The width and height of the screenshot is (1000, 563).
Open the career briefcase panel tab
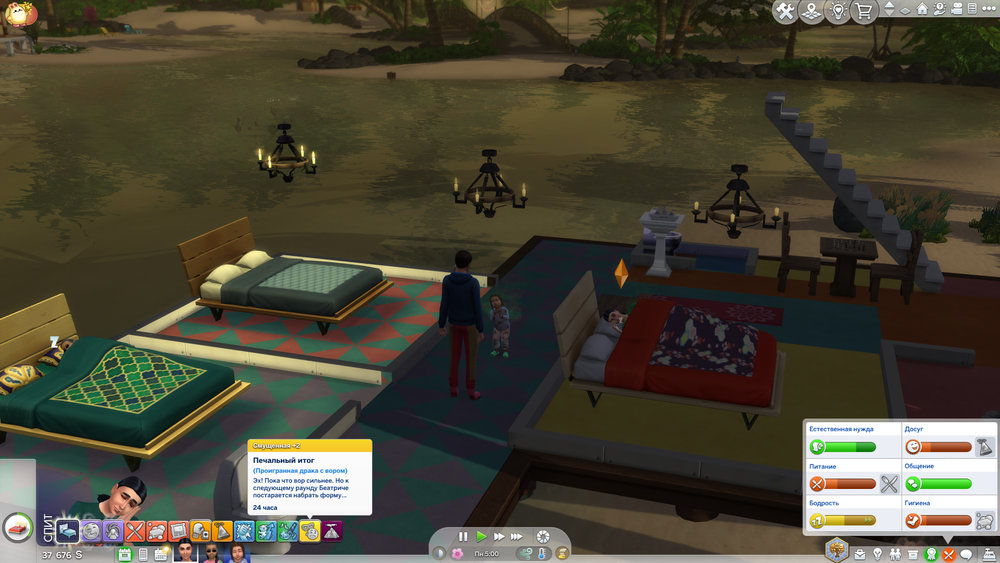click(x=859, y=554)
